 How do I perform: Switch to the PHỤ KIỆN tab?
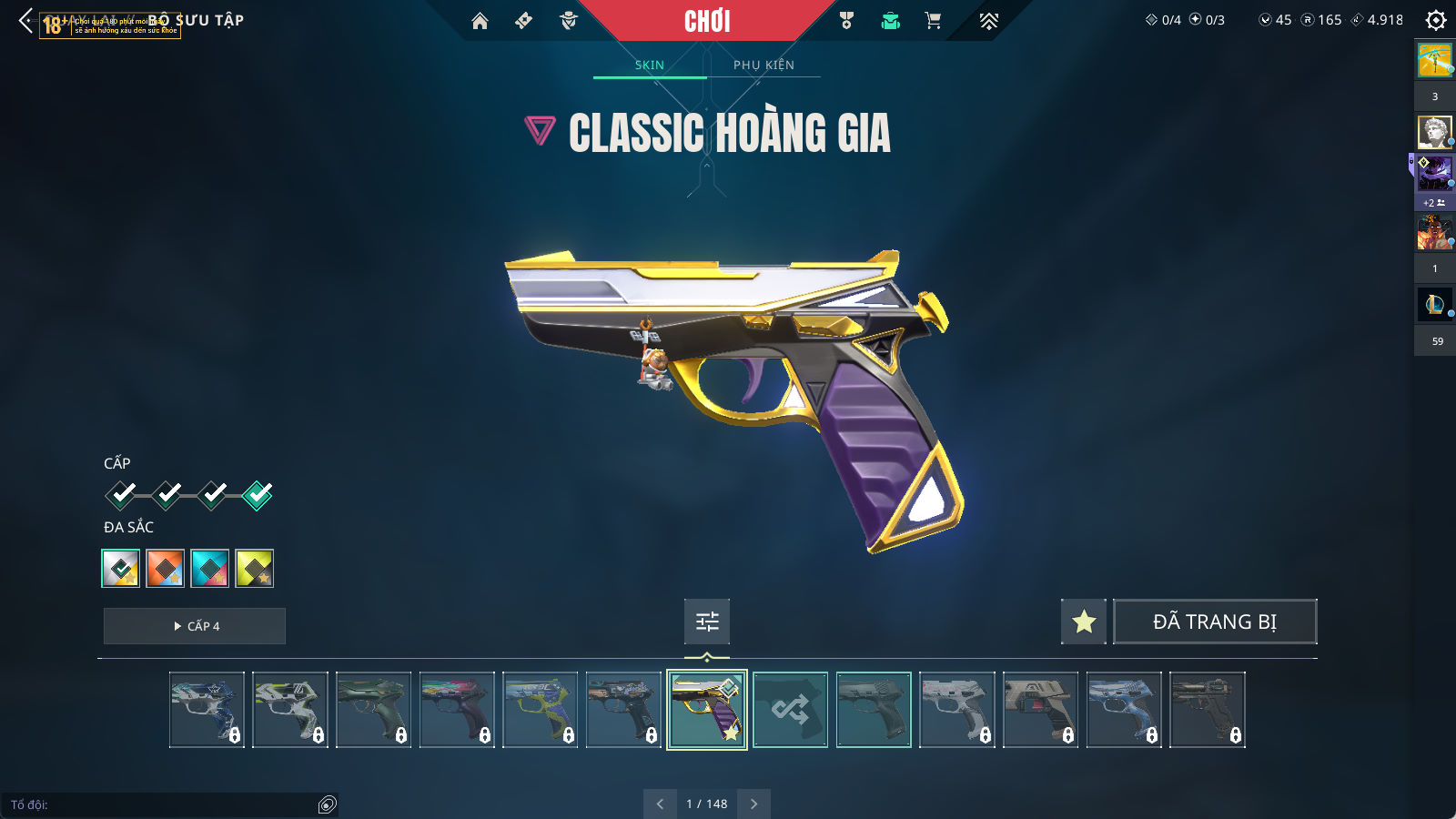point(763,66)
